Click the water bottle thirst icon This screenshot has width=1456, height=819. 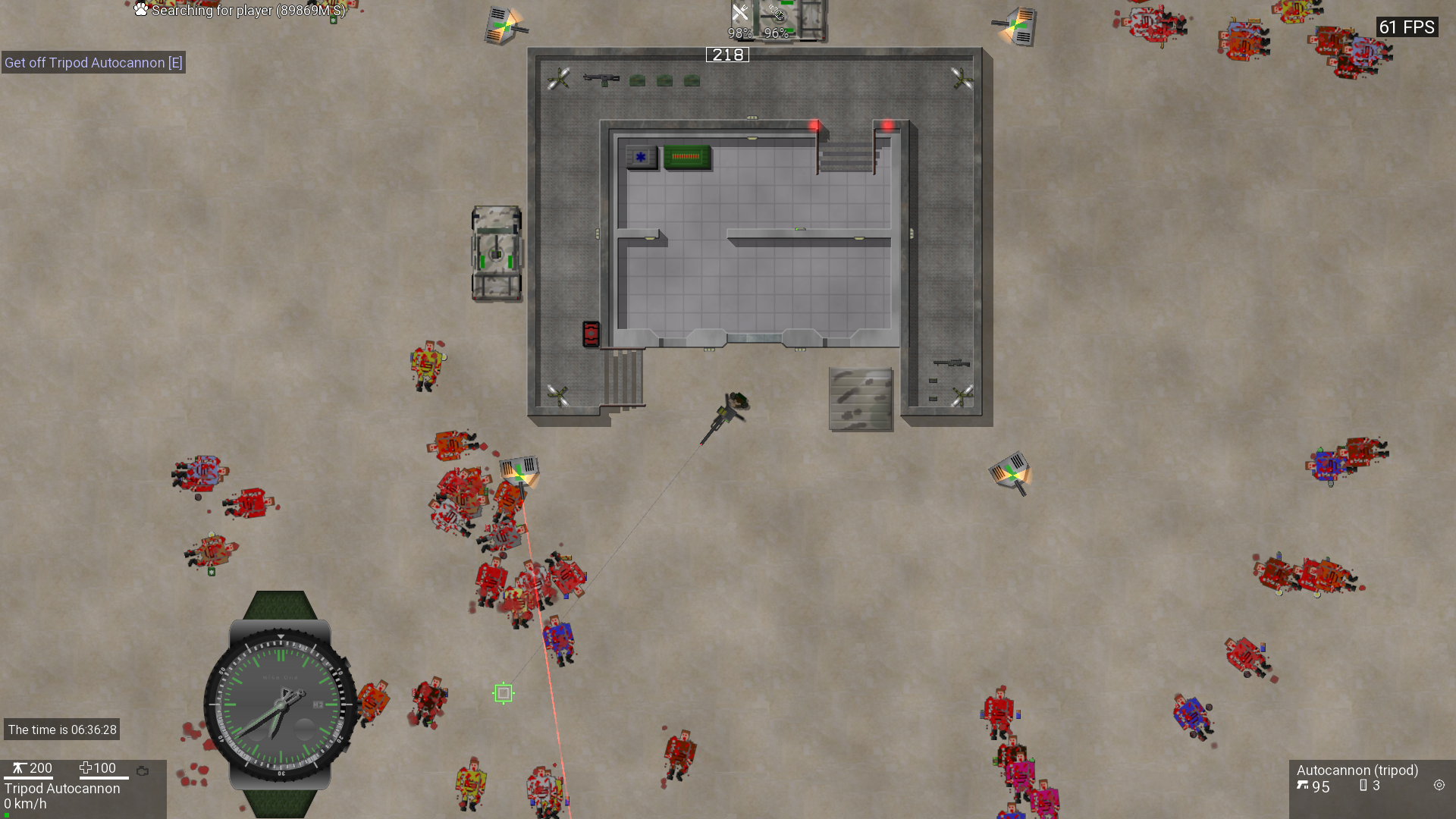[x=777, y=13]
